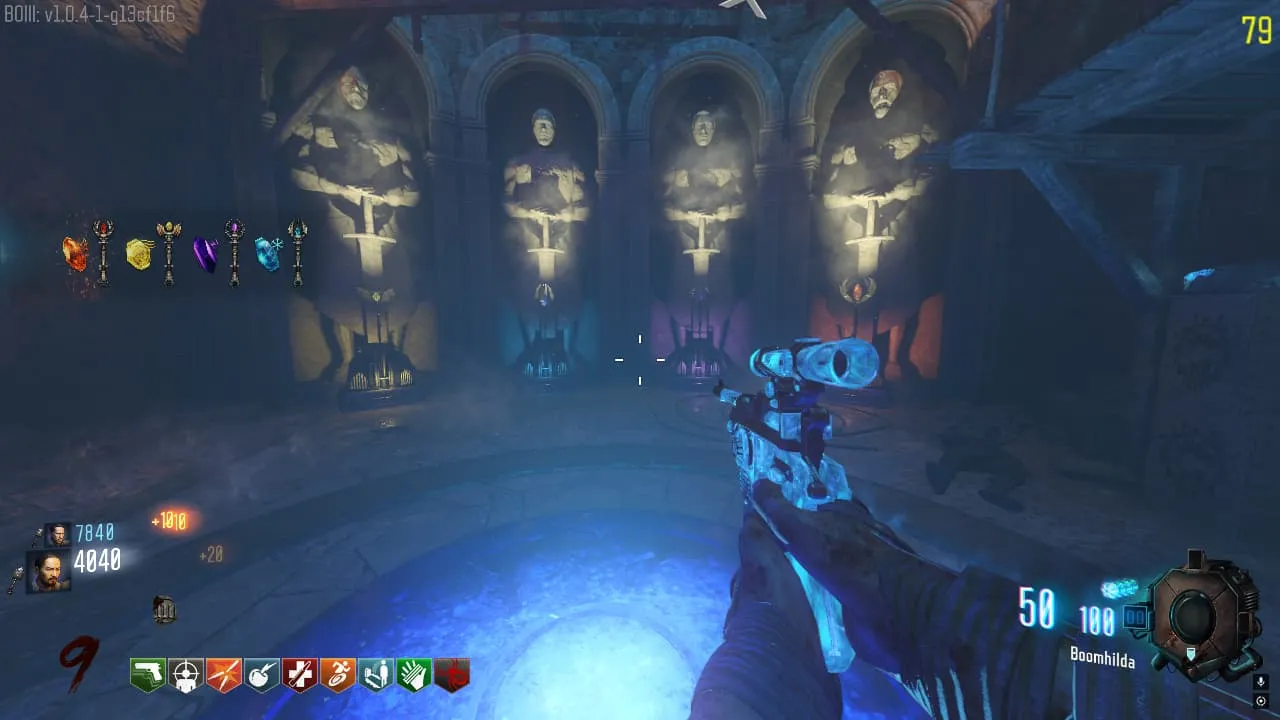Choose the blue ice crystal icon
Image resolution: width=1280 pixels, height=720 pixels.
[x=268, y=254]
